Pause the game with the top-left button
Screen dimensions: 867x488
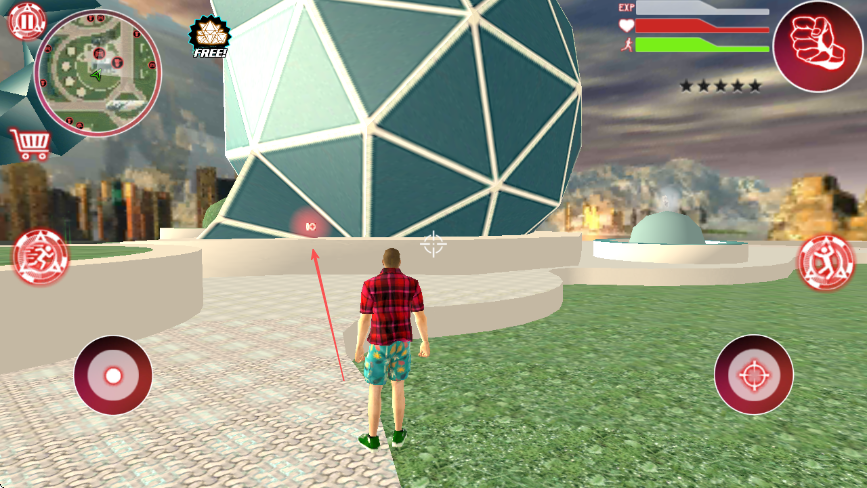tap(27, 20)
